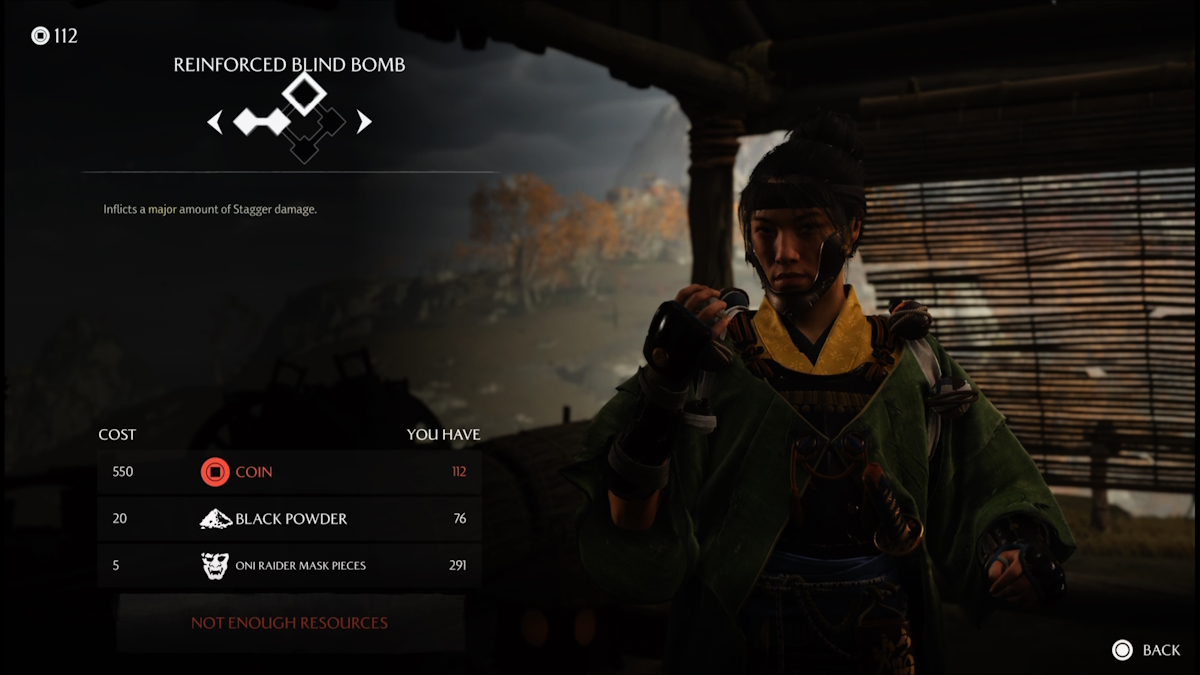1200x675 pixels.
Task: Select the dark bottom diamond upgrade node
Action: (303, 149)
